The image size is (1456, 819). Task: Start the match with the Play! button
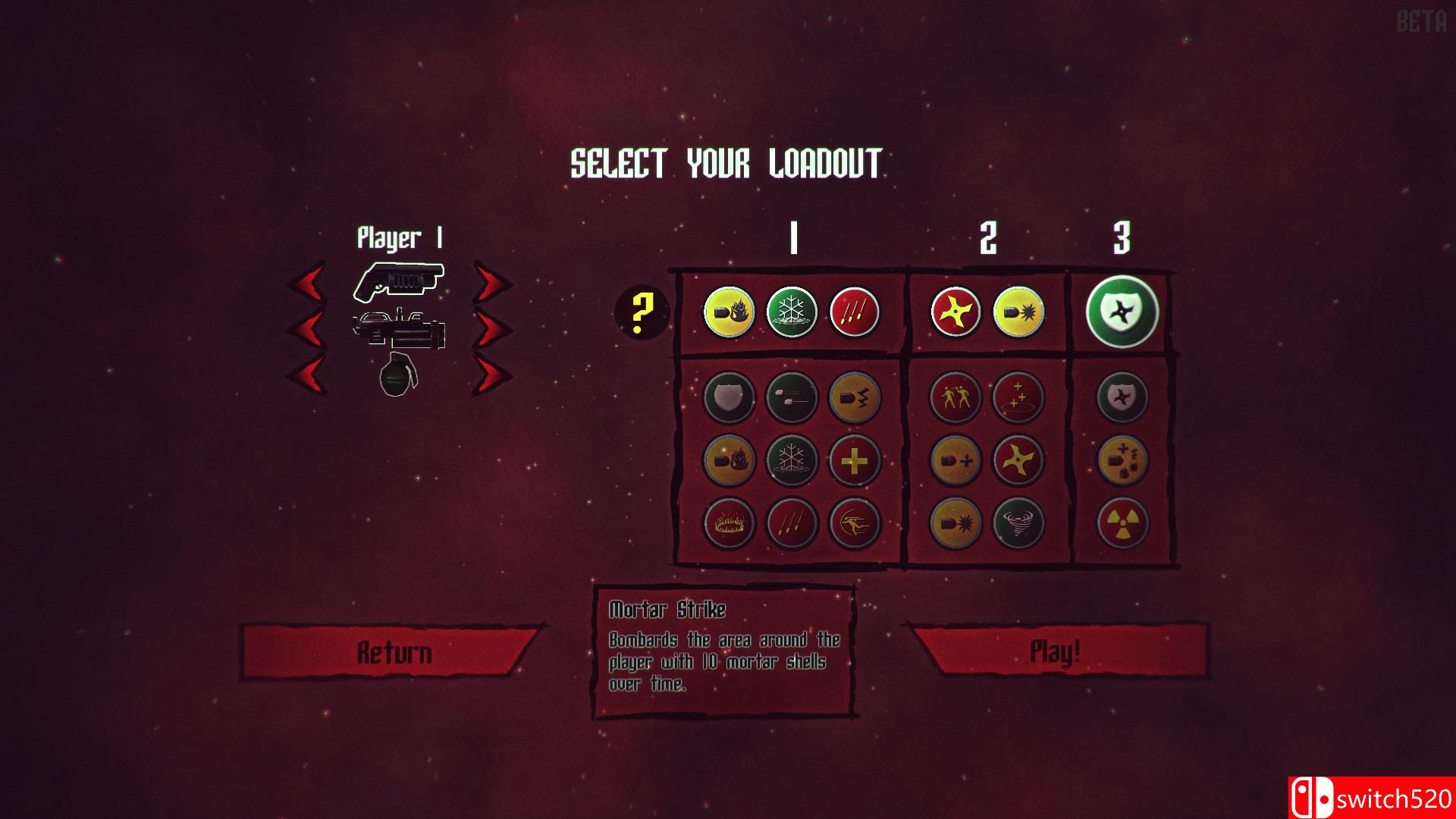[x=1055, y=651]
